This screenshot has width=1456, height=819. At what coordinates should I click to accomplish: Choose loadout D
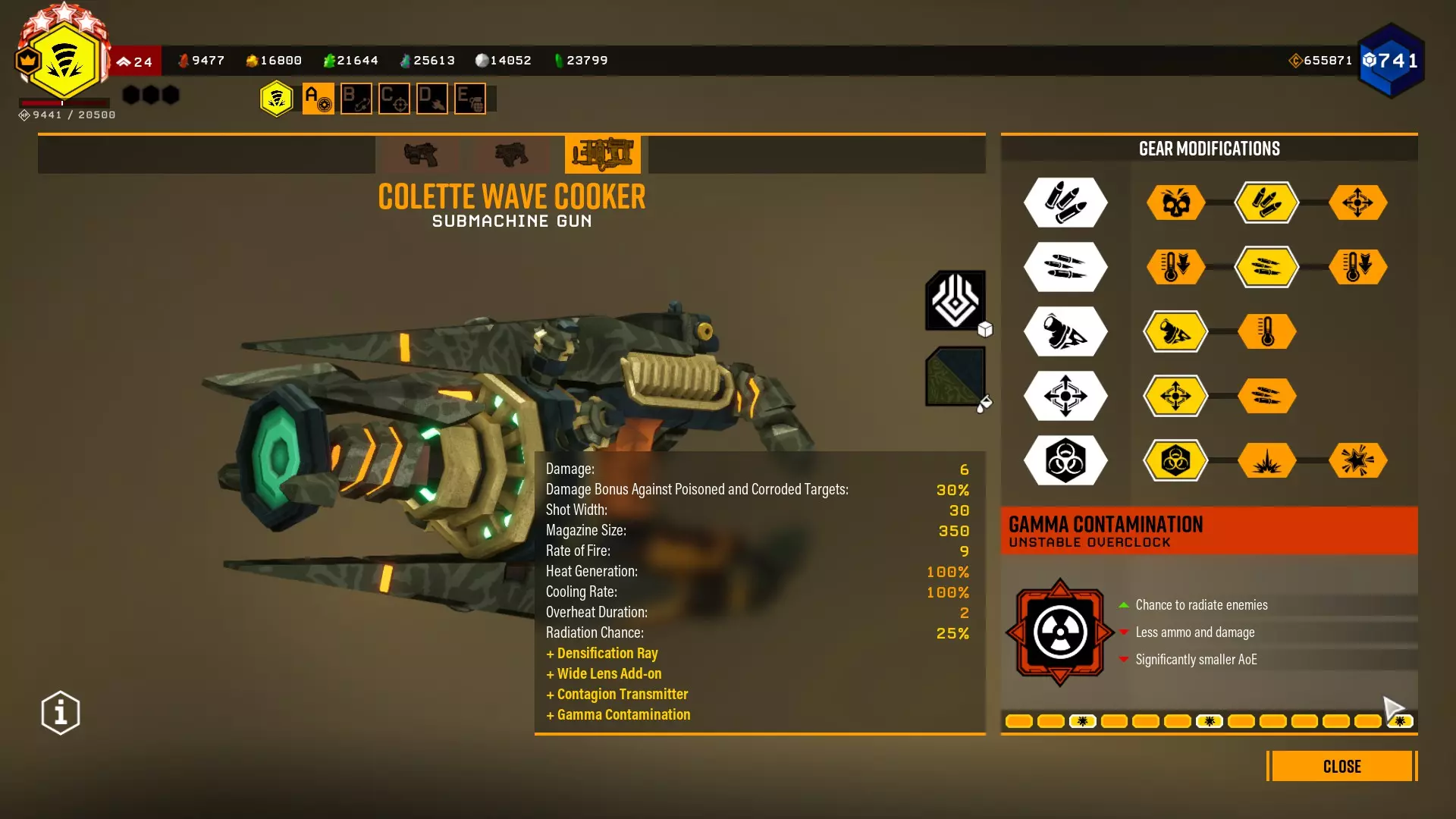(x=431, y=99)
